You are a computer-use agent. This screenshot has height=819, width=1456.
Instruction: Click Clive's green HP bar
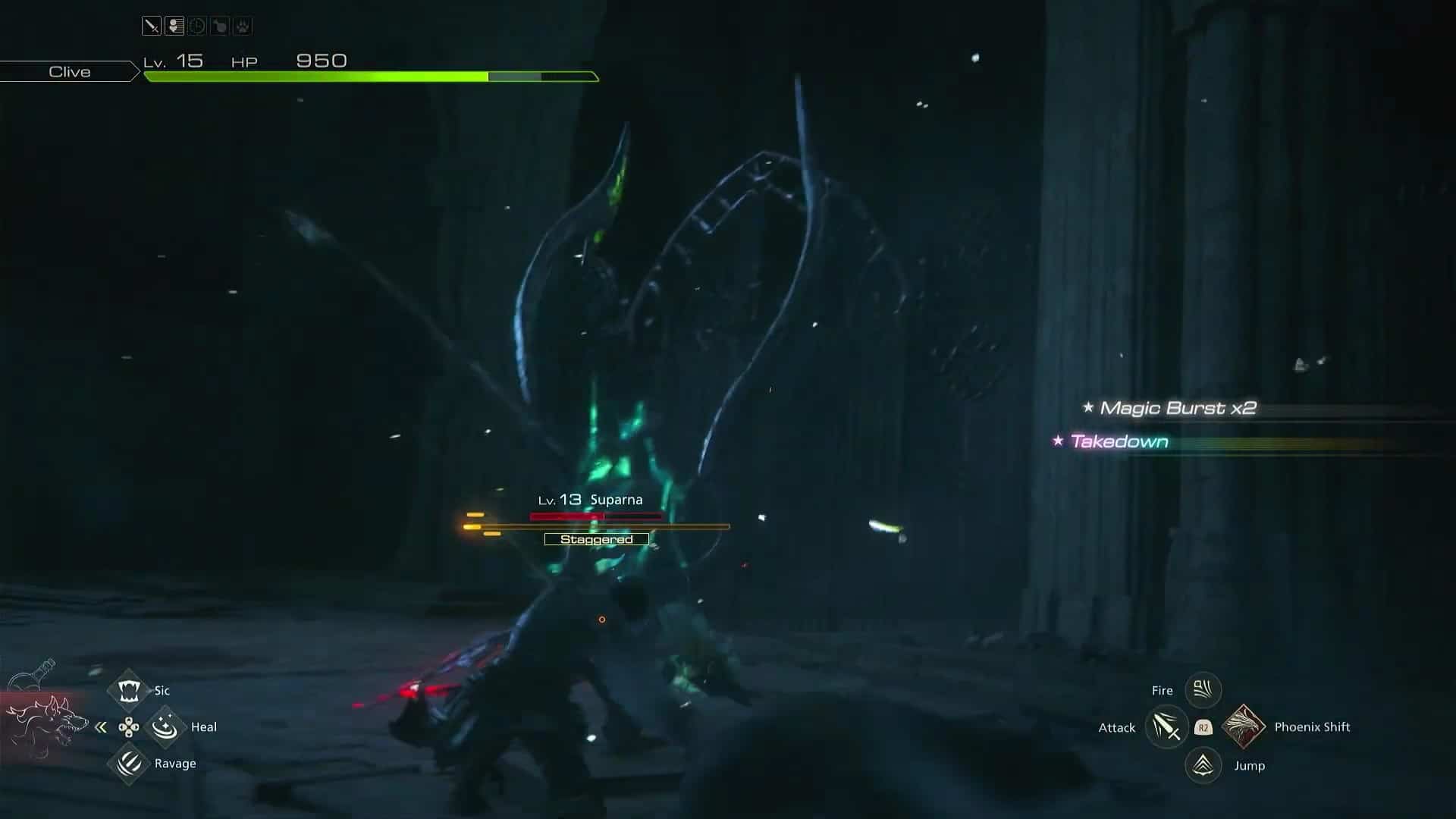coord(318,76)
